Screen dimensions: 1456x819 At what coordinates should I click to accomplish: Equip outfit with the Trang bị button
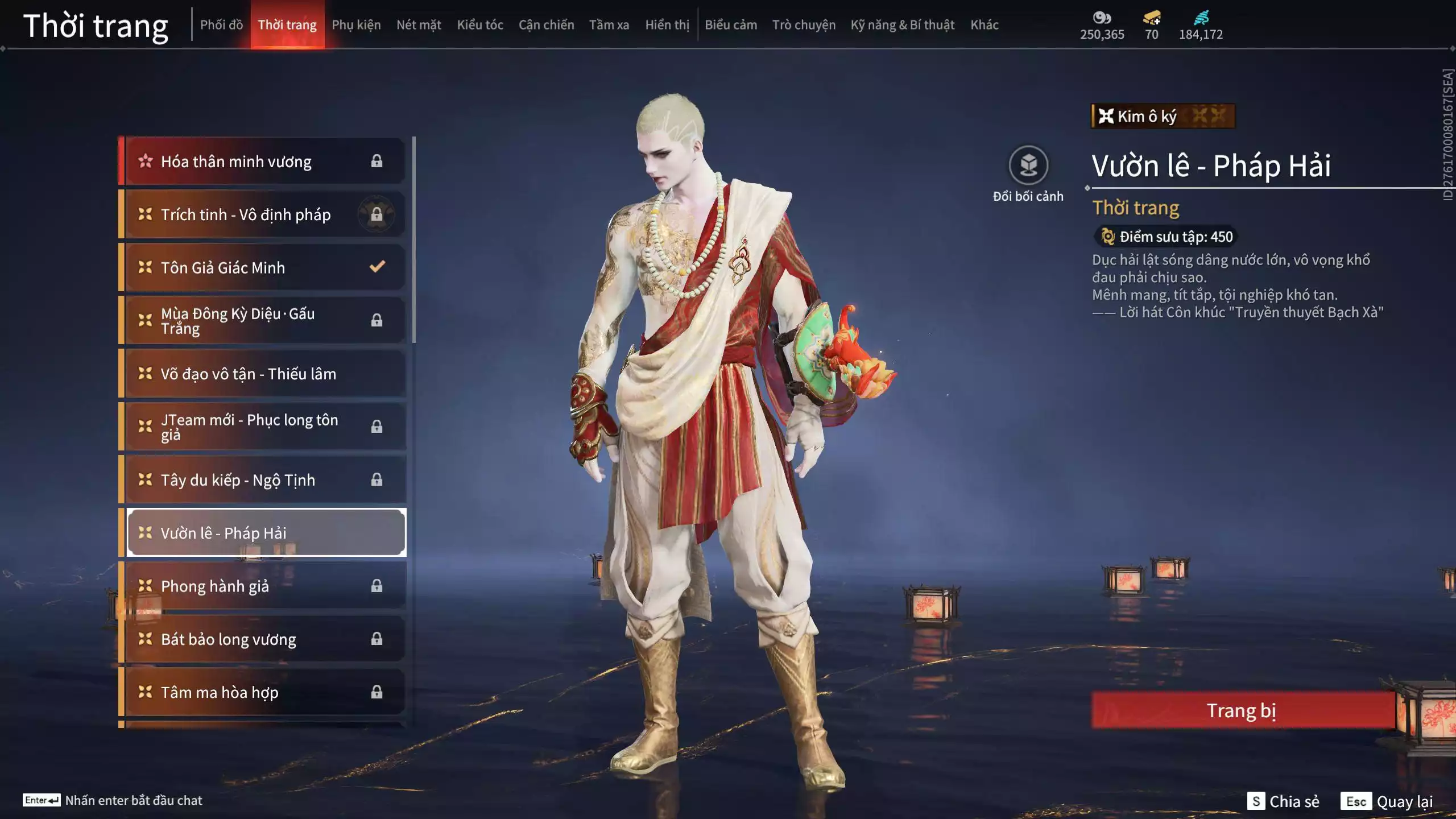point(1242,710)
